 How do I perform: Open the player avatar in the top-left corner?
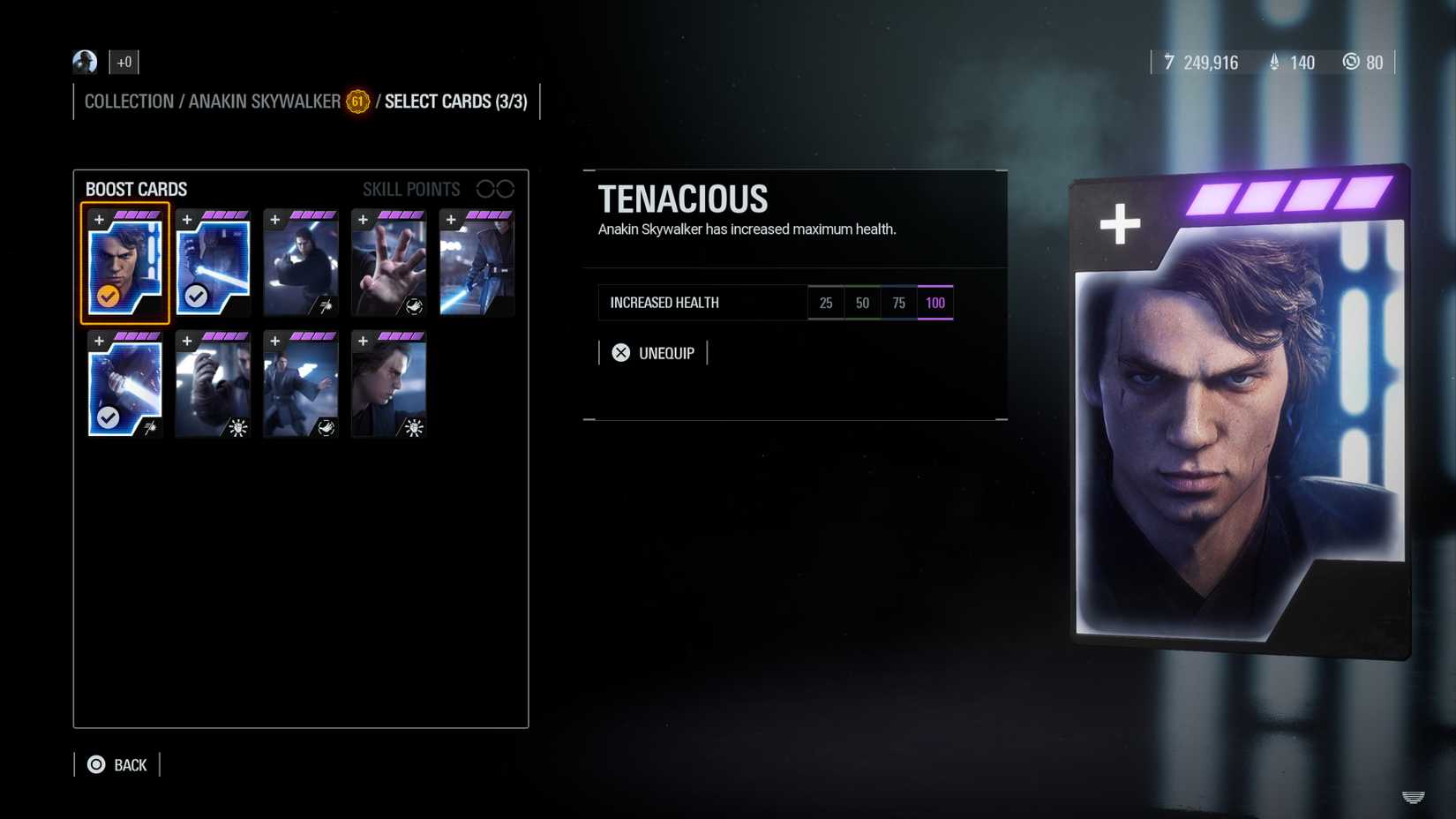coord(84,62)
